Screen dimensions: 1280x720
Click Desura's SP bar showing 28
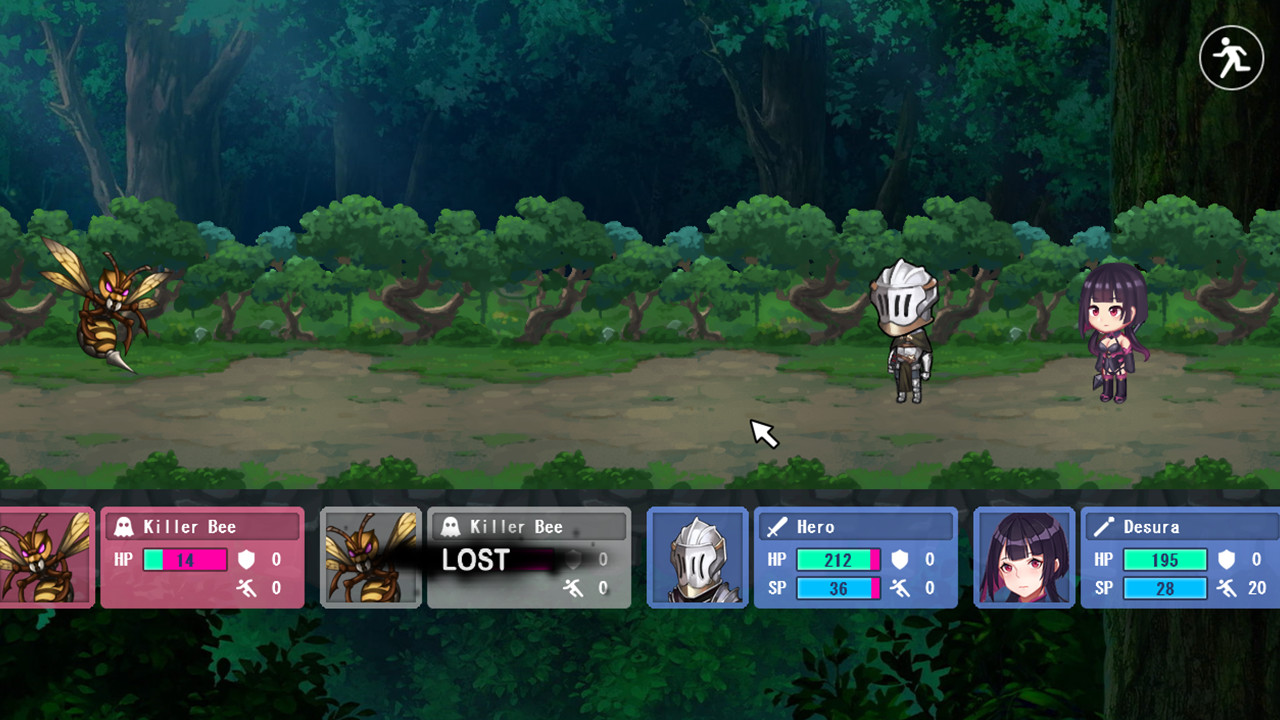coord(1165,589)
